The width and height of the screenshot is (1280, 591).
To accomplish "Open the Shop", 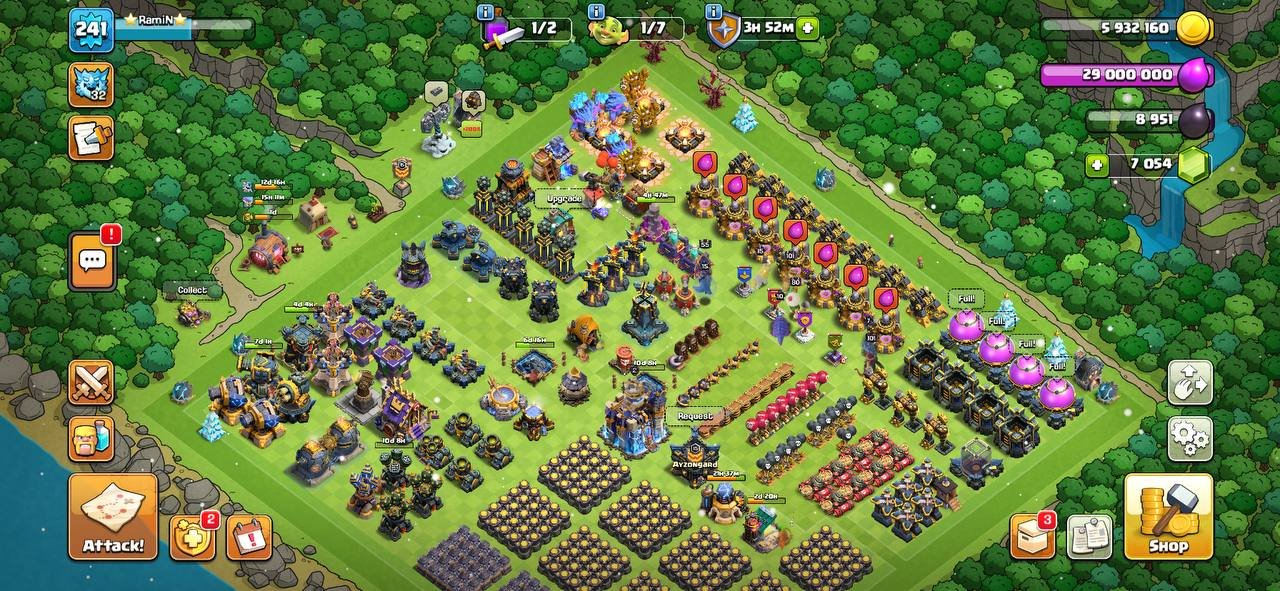I will pos(1168,516).
